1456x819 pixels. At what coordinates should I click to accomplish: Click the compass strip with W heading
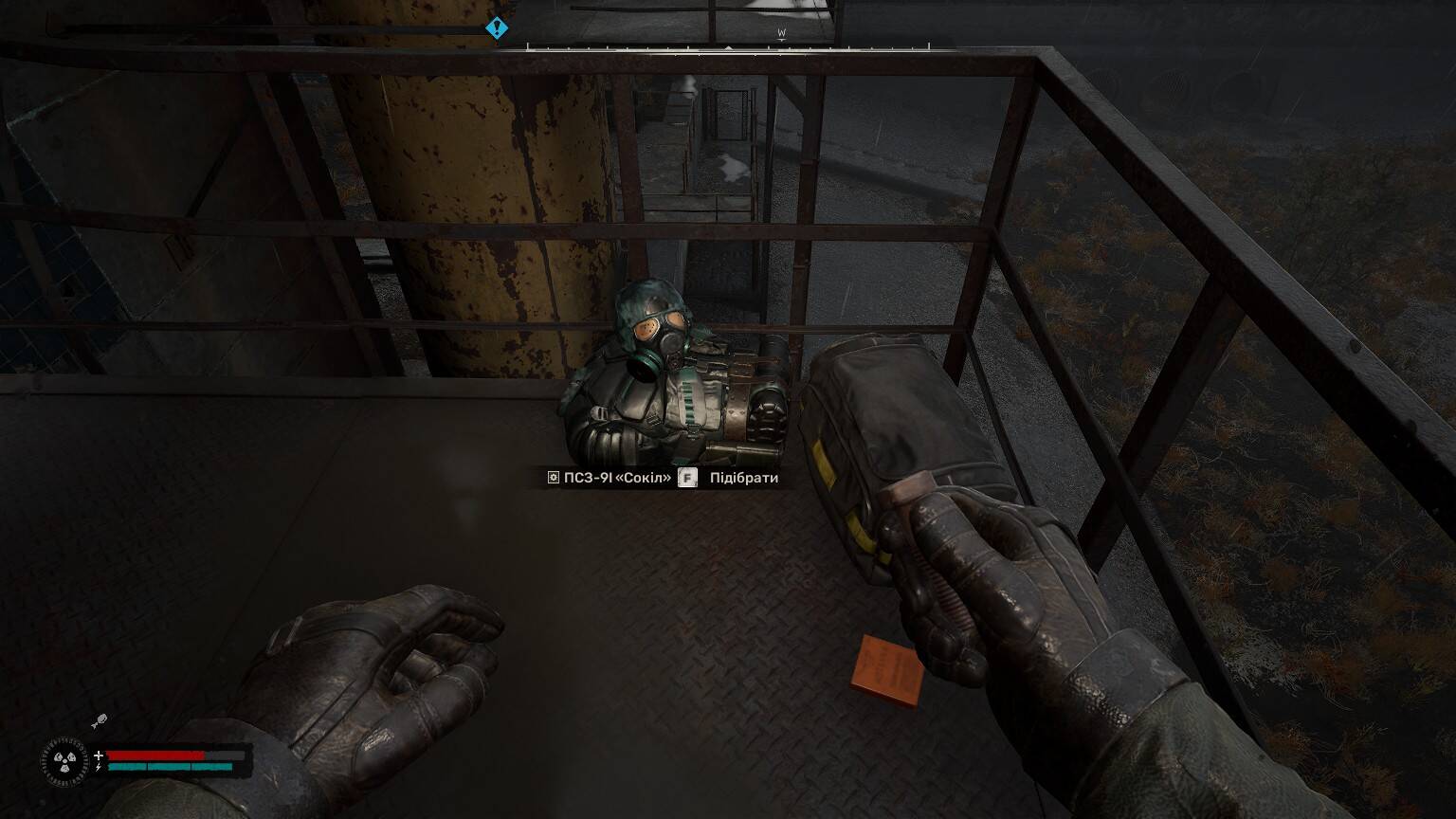(728, 45)
